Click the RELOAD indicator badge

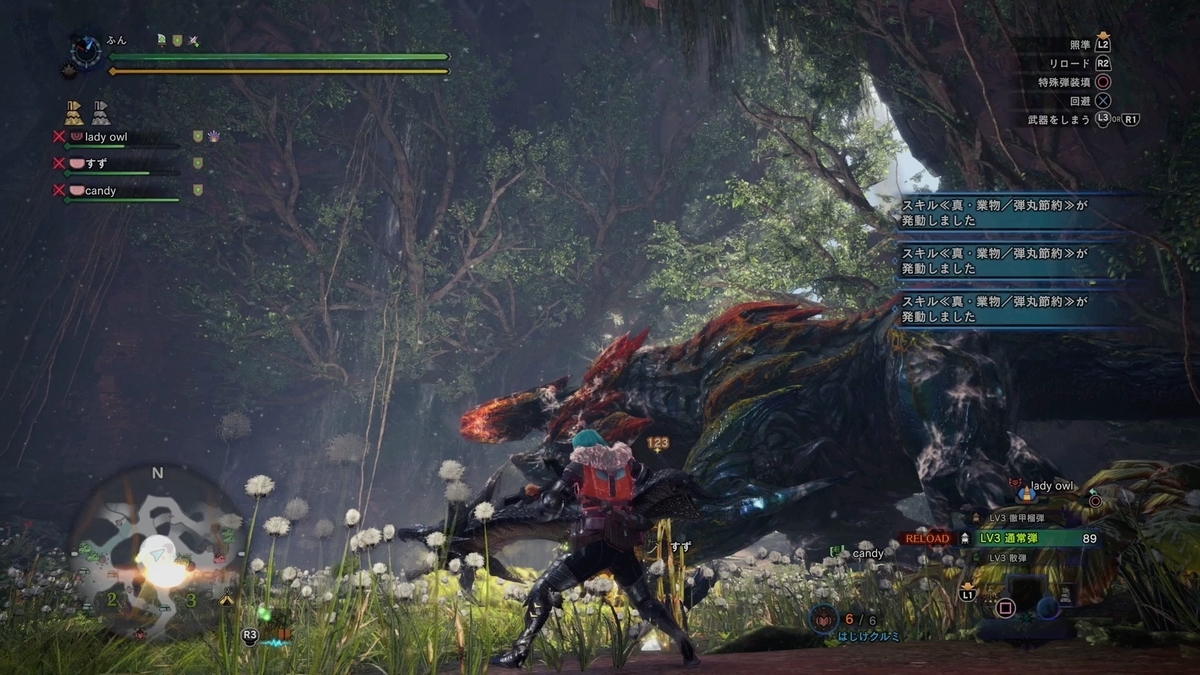(926, 538)
